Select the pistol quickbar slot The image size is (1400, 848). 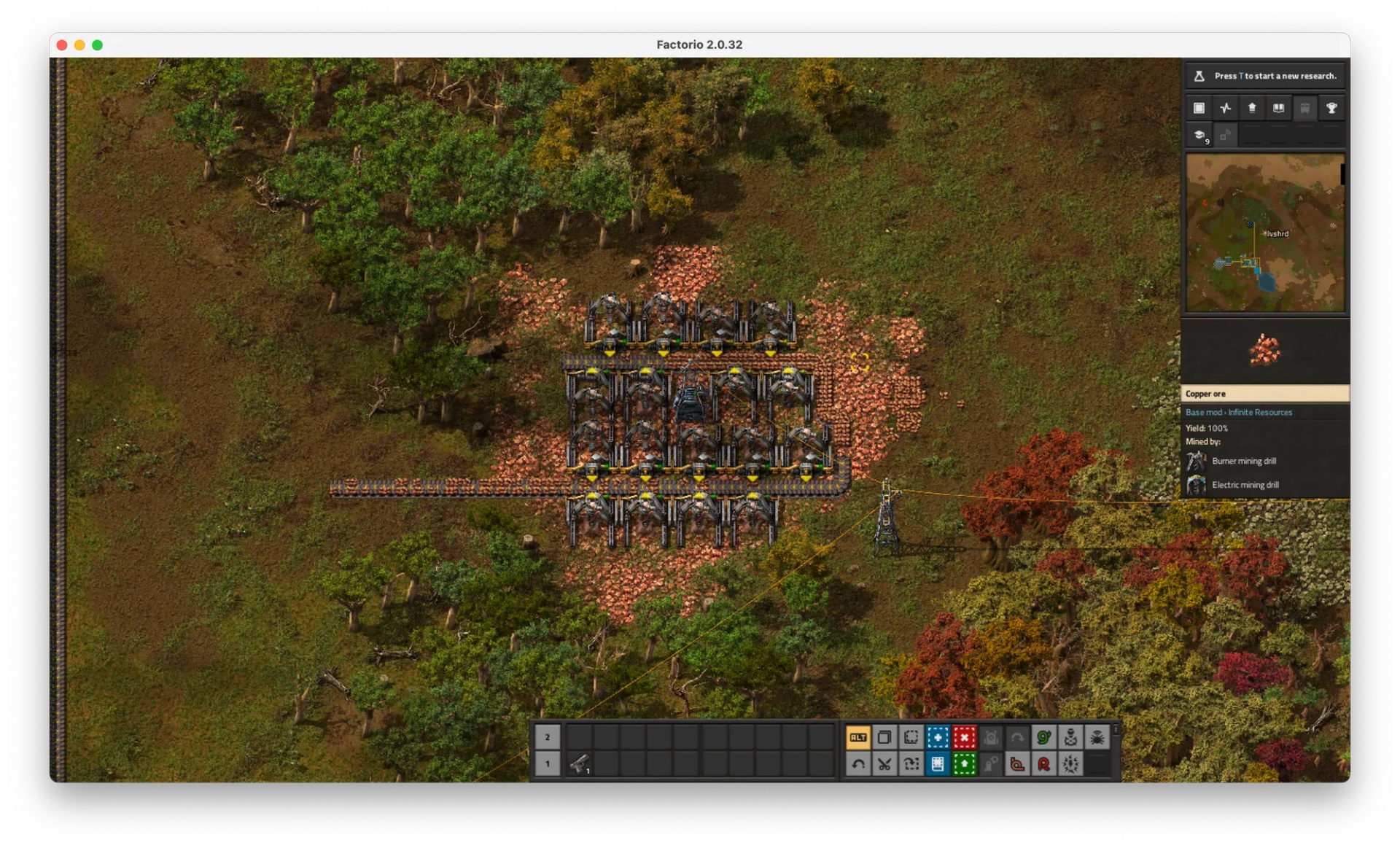click(580, 763)
